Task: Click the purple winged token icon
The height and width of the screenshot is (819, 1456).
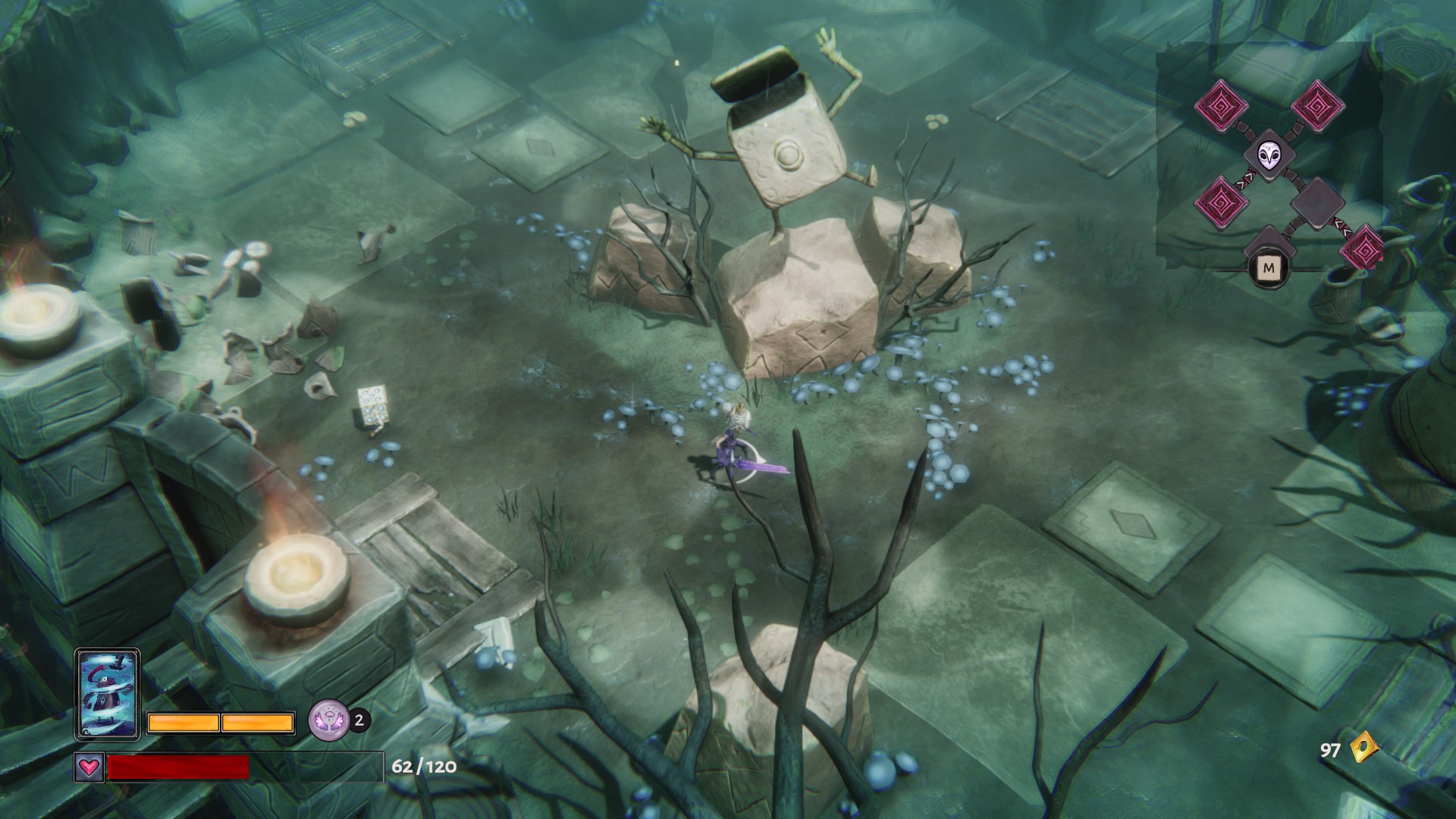Action: click(328, 720)
